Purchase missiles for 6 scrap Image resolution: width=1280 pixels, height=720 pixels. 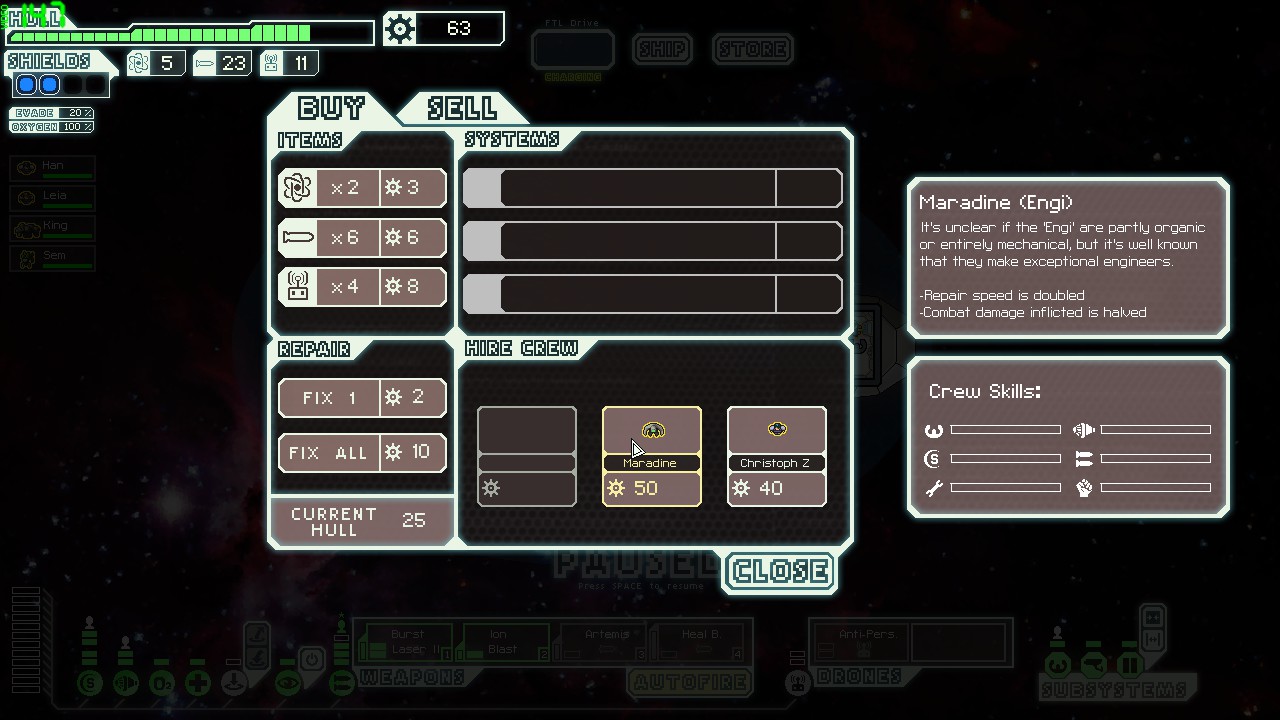[362, 237]
